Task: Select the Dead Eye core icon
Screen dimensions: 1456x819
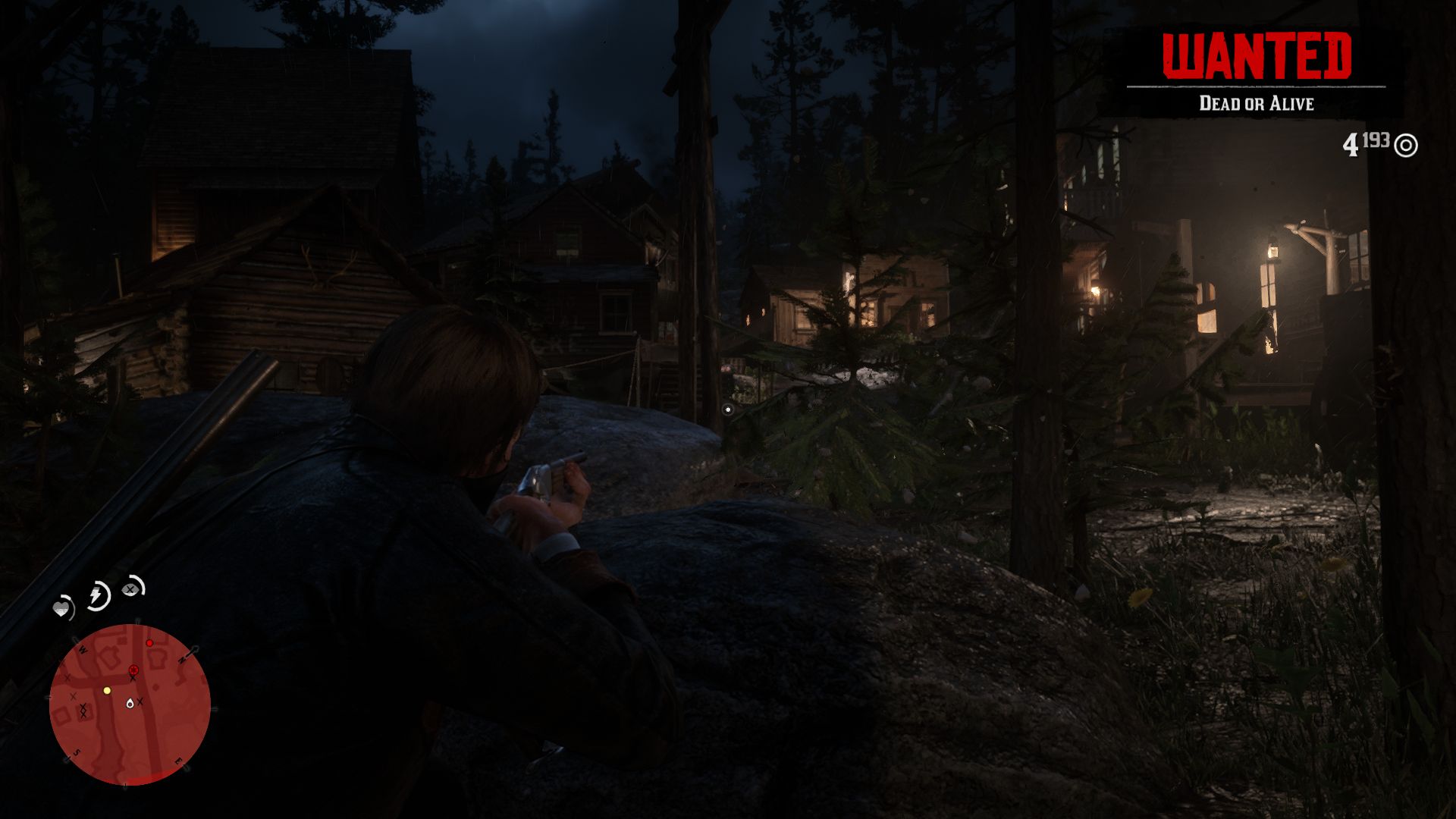Action: click(133, 587)
